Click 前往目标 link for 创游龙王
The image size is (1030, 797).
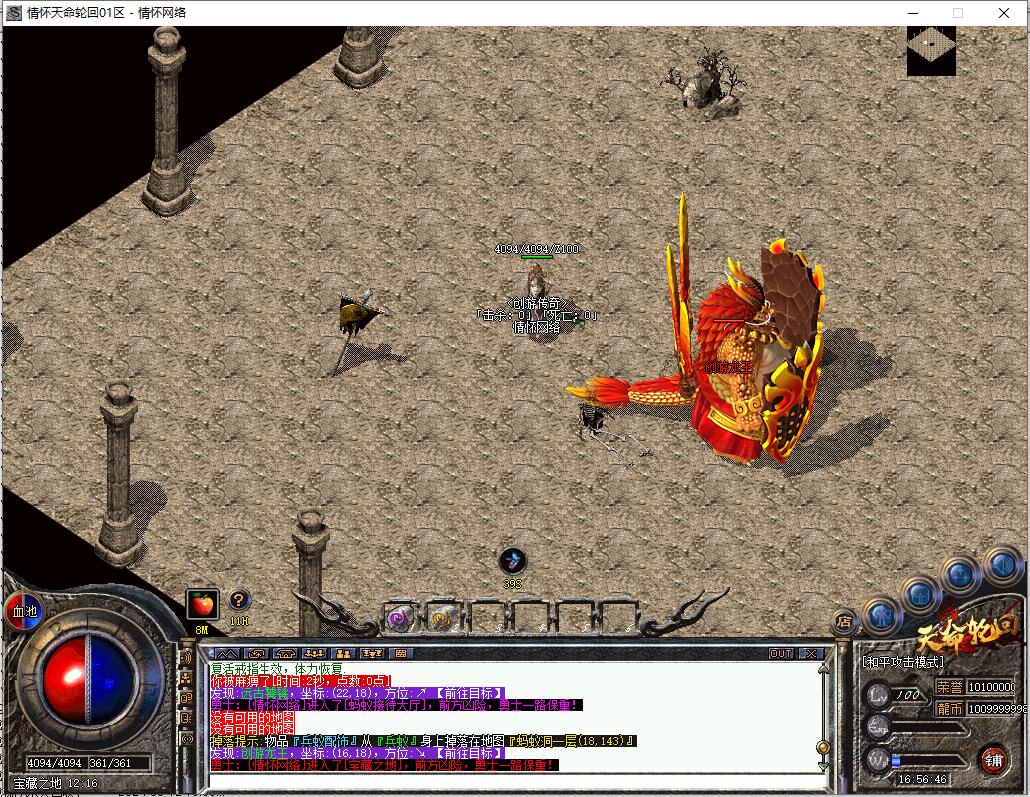click(469, 753)
